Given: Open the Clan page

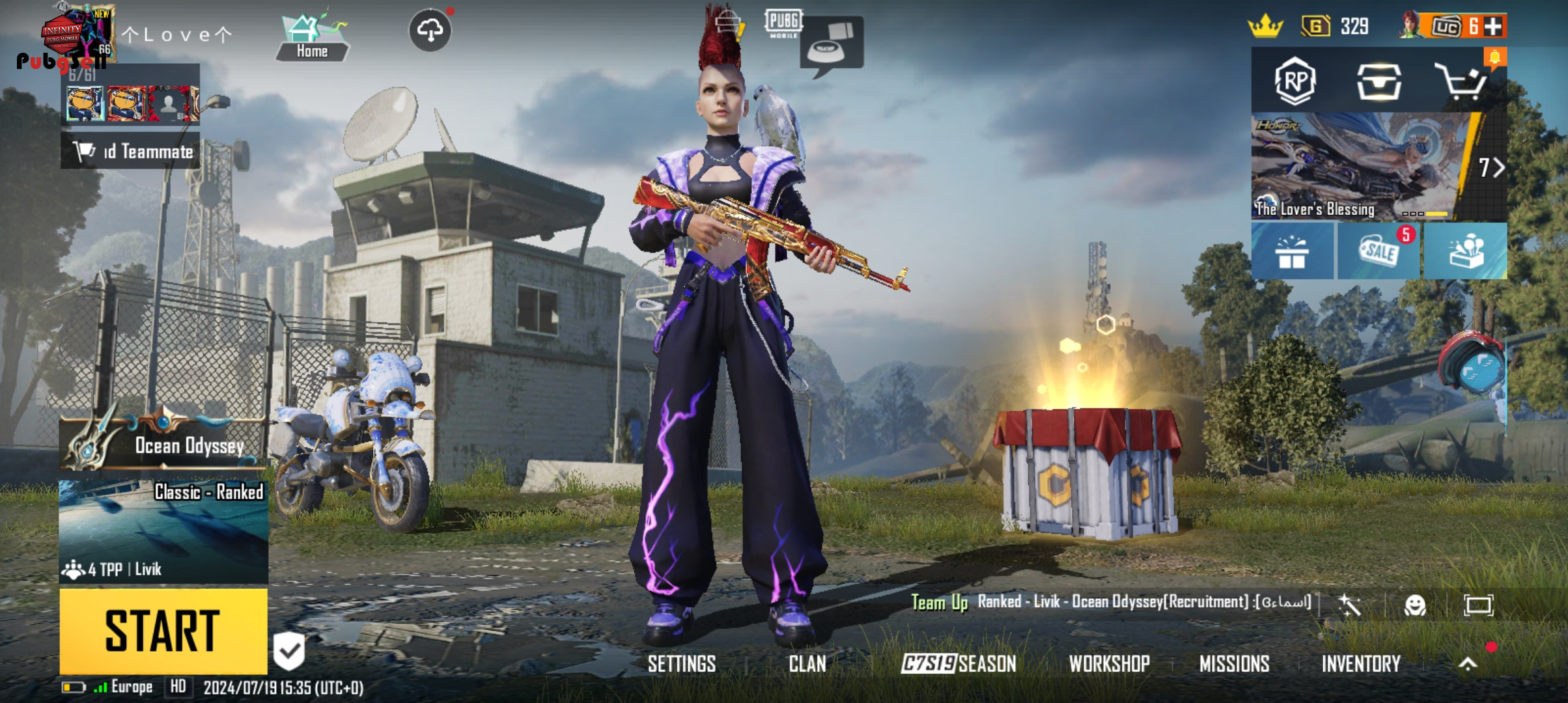Looking at the screenshot, I should 807,664.
